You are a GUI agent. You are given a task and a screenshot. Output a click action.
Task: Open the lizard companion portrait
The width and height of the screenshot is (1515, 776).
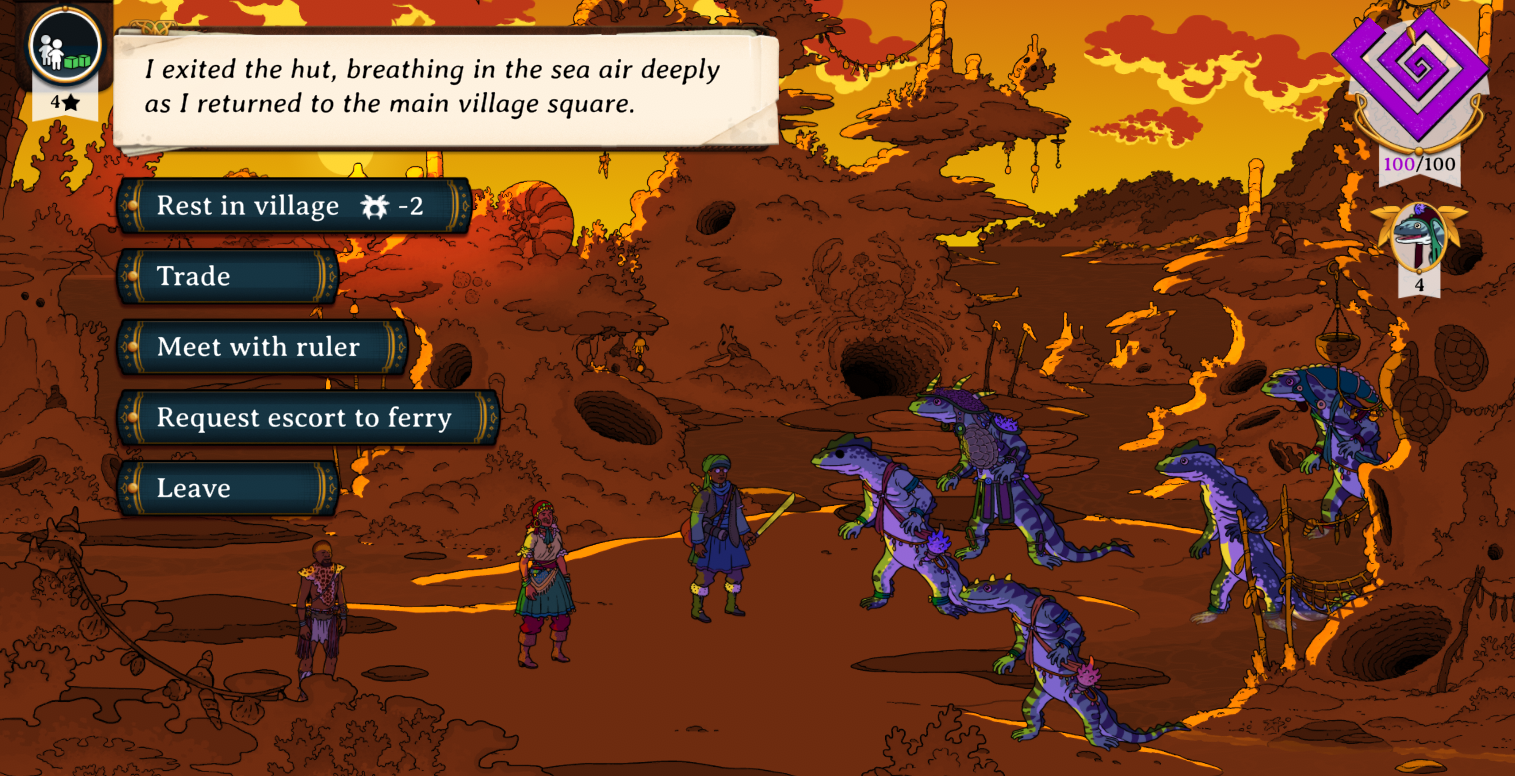click(x=1419, y=238)
